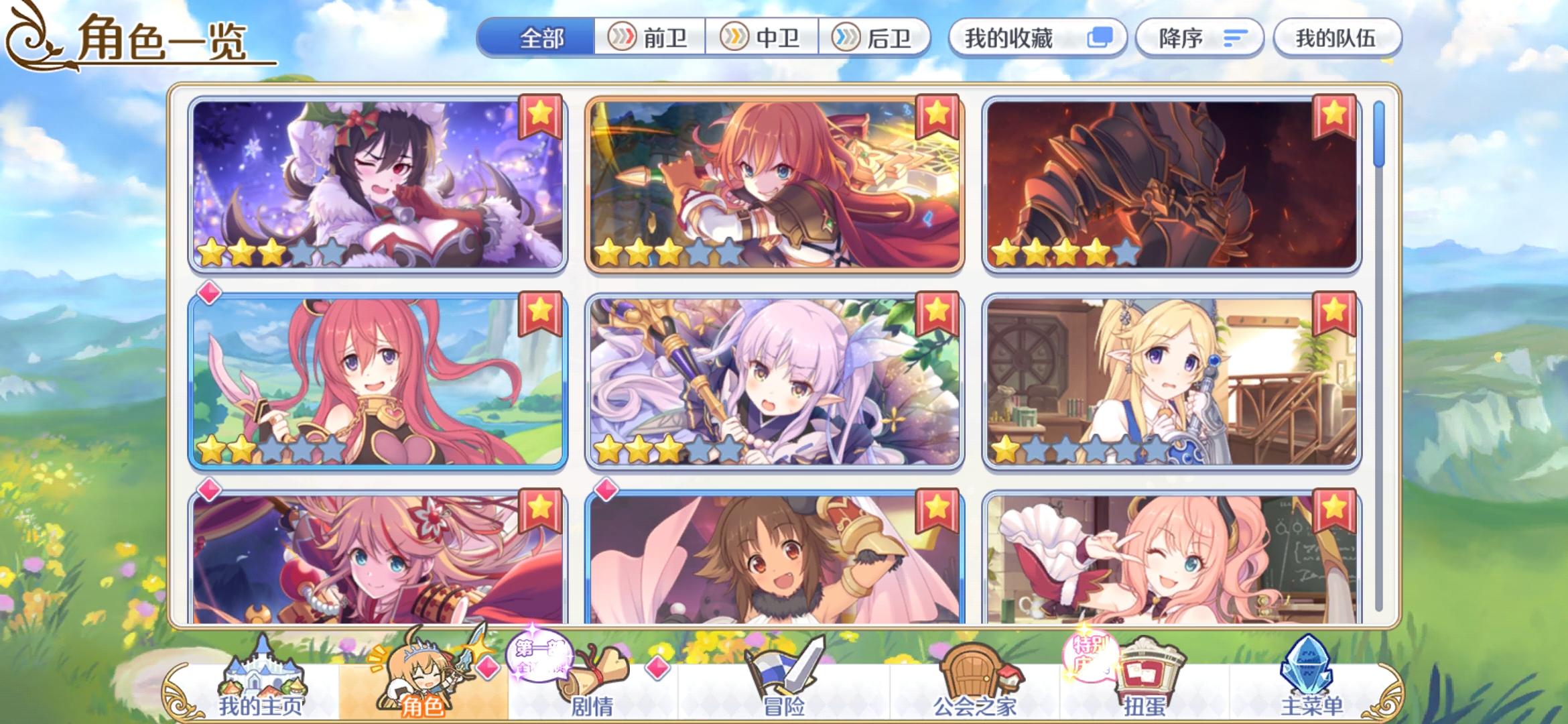Toggle the 我的收藏 favorites filter
This screenshot has height=724, width=1568.
coord(1035,38)
